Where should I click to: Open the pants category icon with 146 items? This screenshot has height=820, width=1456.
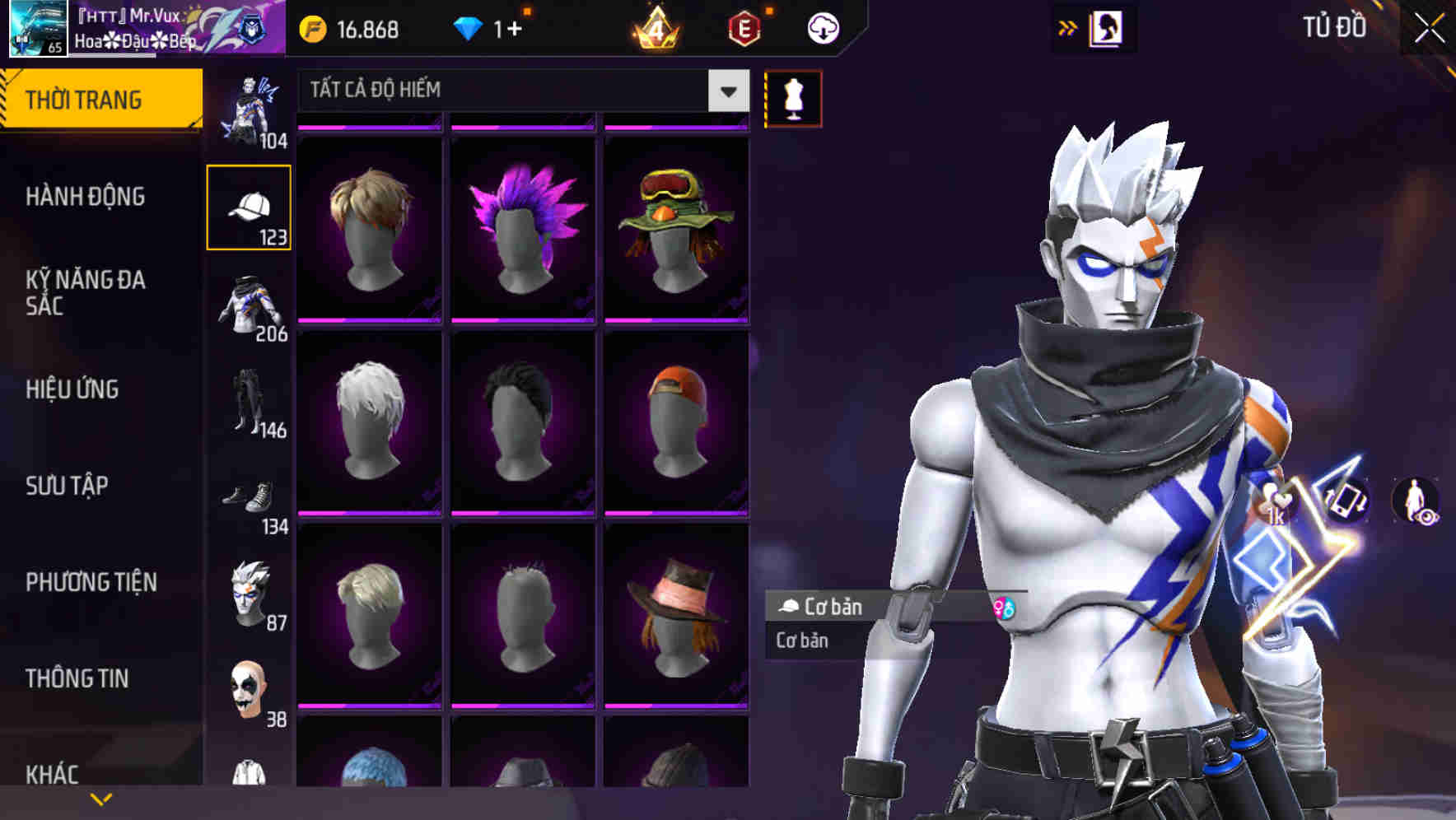(x=248, y=399)
